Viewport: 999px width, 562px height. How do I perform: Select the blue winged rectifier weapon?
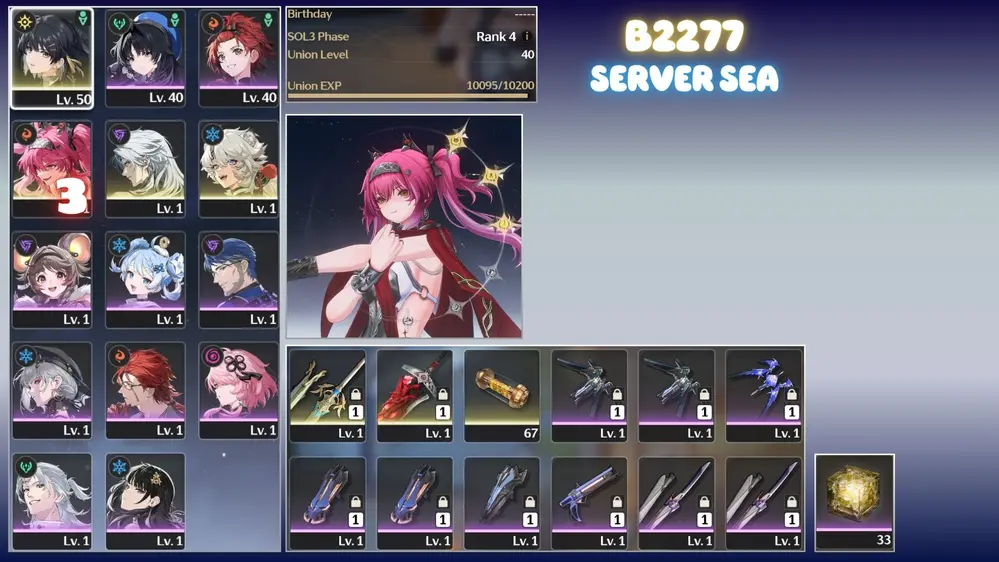click(x=763, y=394)
